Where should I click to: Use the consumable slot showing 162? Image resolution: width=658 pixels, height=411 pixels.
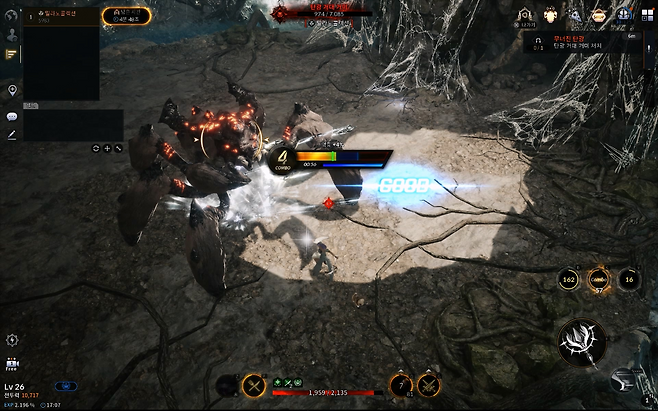point(568,280)
